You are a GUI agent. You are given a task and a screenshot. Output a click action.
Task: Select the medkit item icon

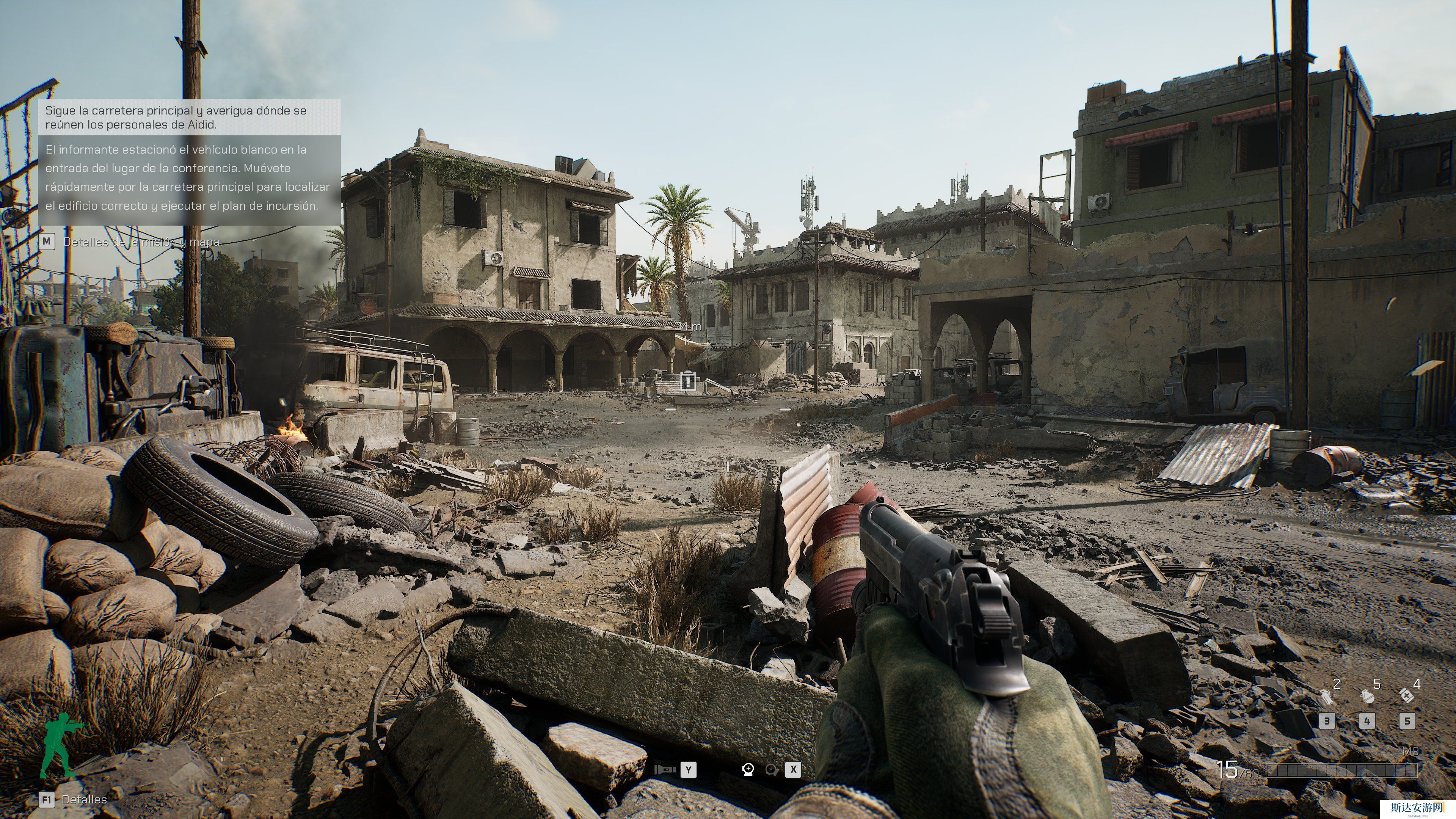[1406, 695]
